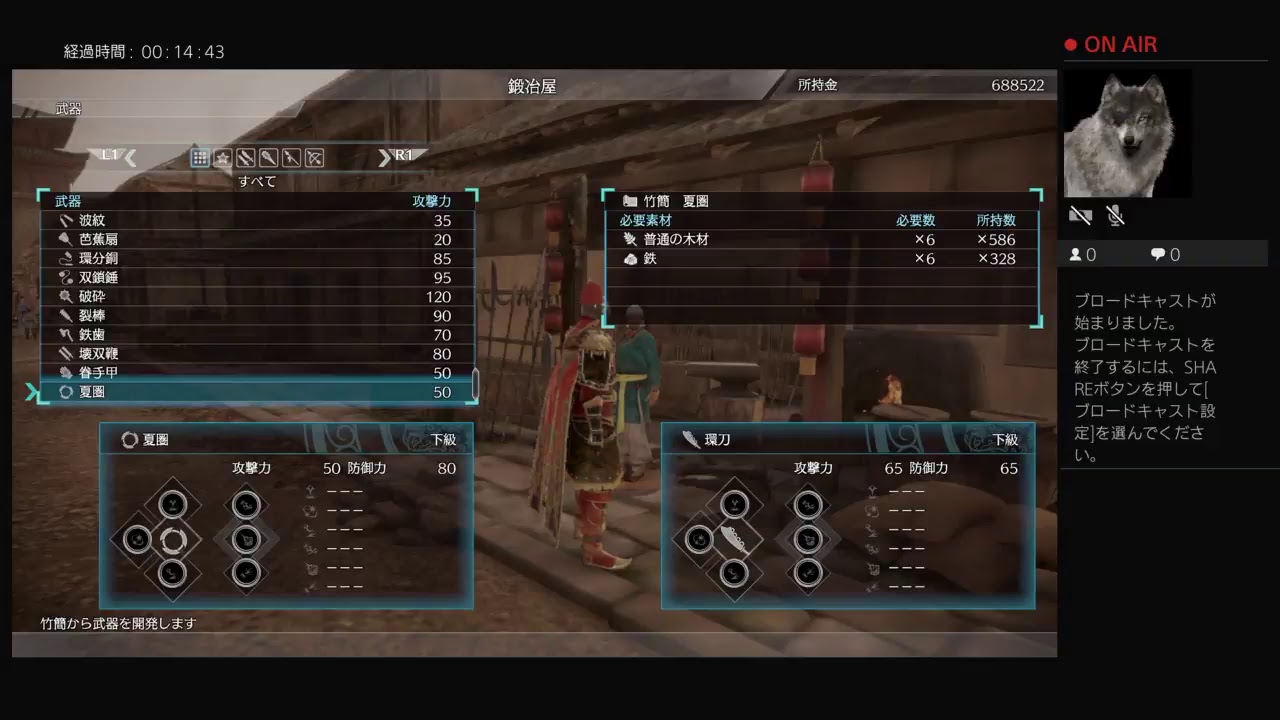Mute the microphone toggle icon
Viewport: 1280px width, 720px height.
(1115, 215)
